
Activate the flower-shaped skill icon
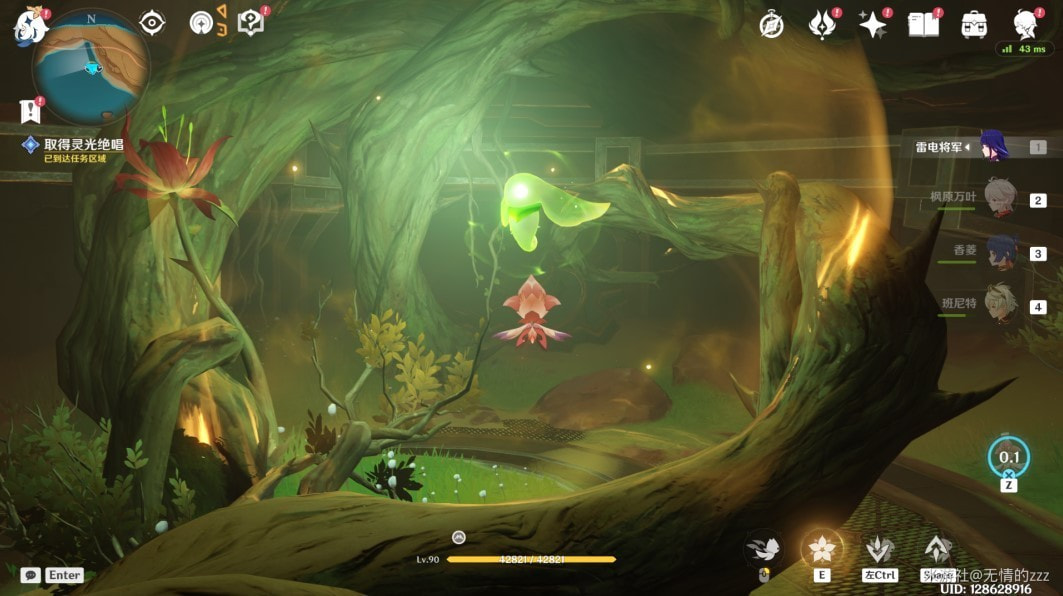tap(822, 548)
